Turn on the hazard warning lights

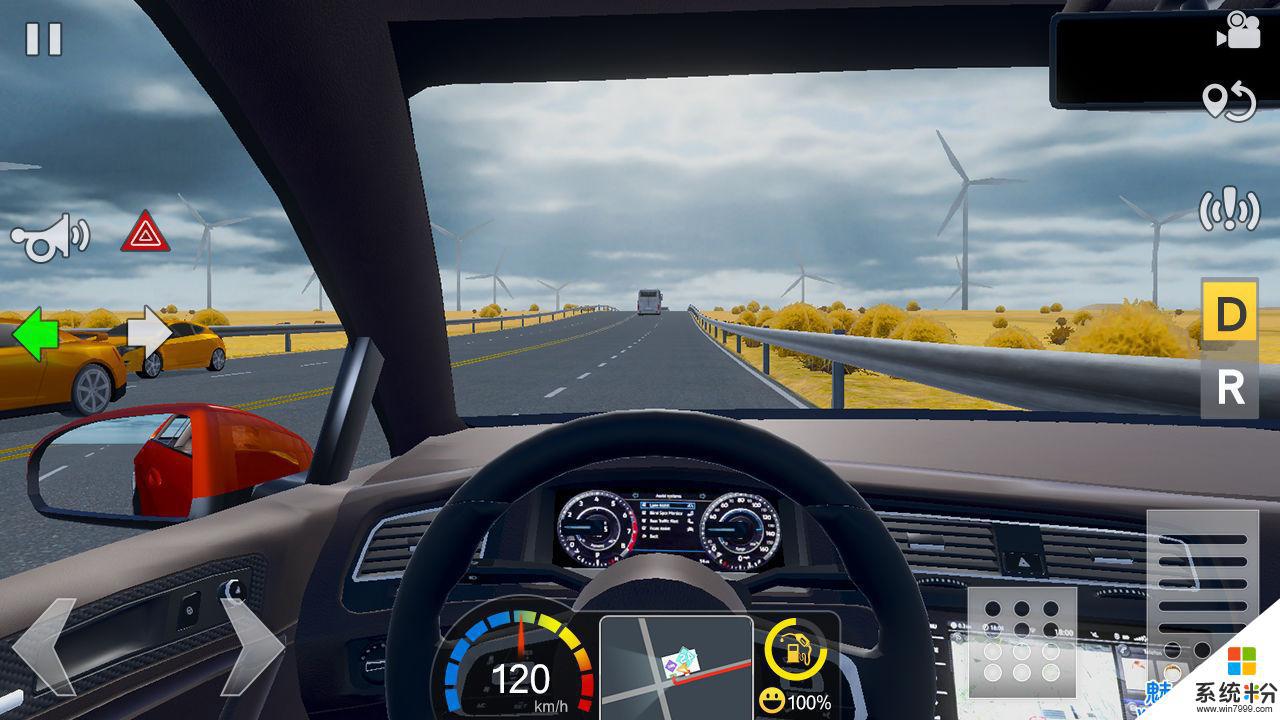point(145,232)
